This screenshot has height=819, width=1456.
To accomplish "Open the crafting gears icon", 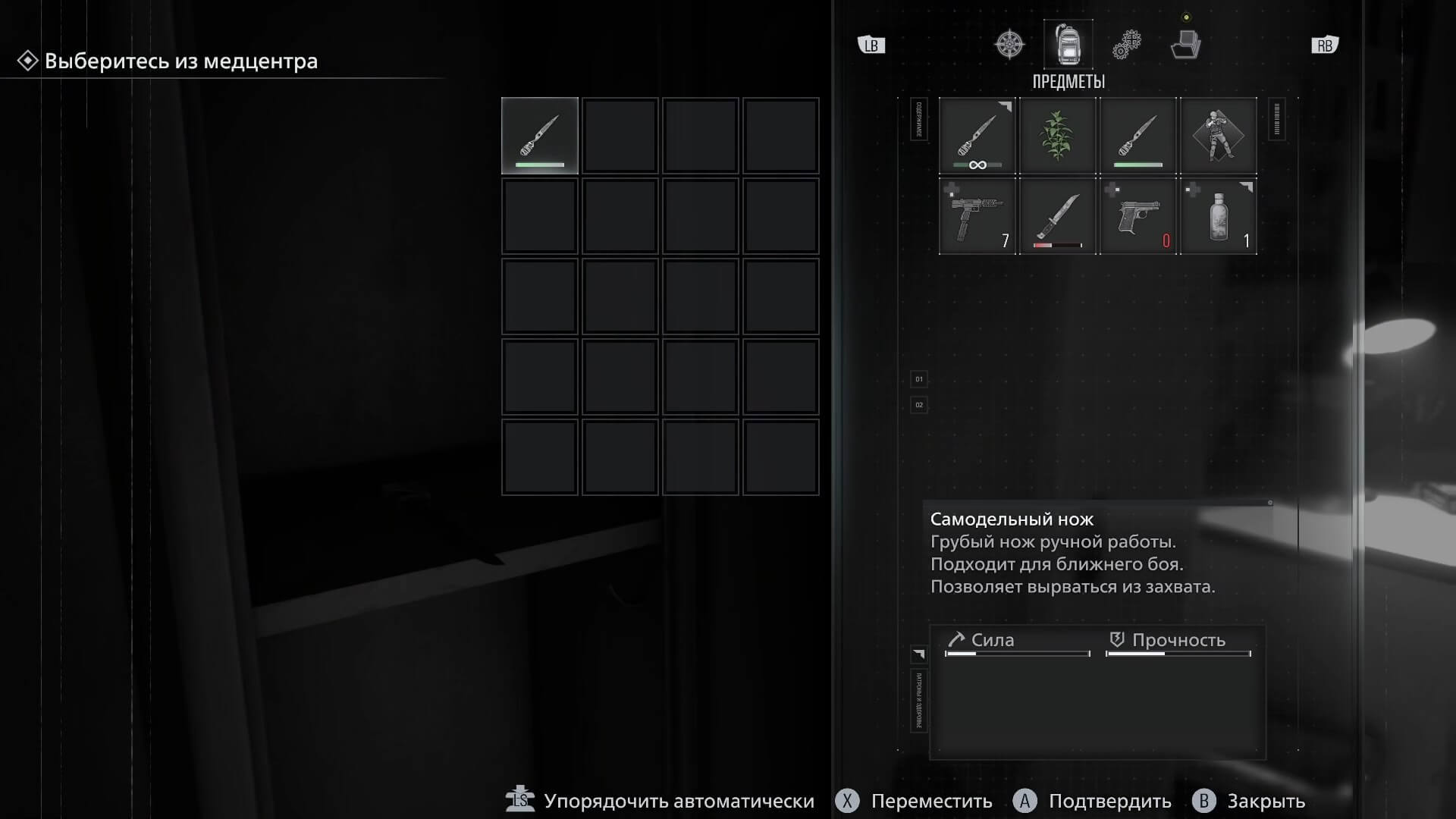I will tap(1129, 44).
